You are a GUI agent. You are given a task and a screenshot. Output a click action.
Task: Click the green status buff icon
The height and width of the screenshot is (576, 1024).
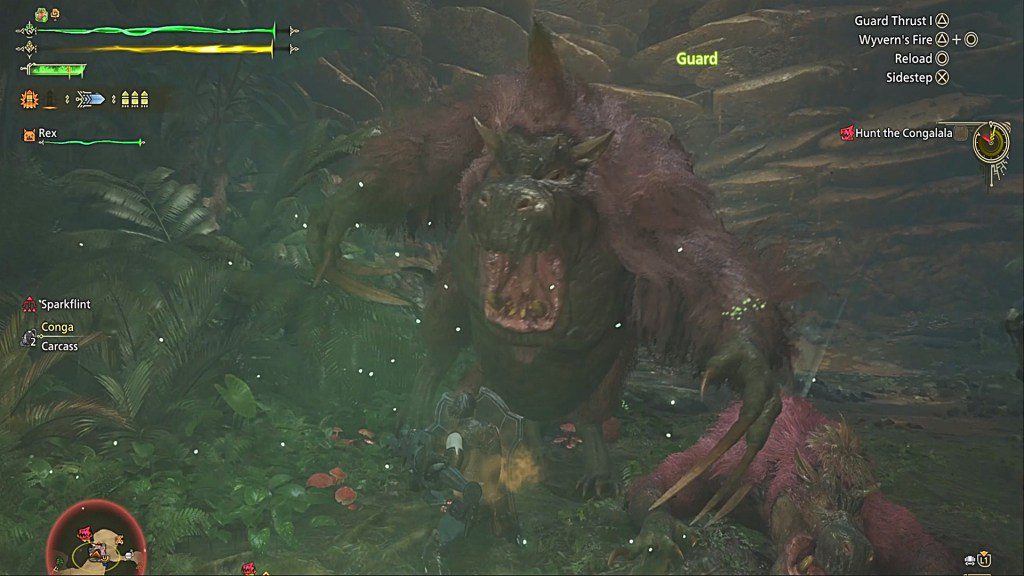[x=40, y=14]
